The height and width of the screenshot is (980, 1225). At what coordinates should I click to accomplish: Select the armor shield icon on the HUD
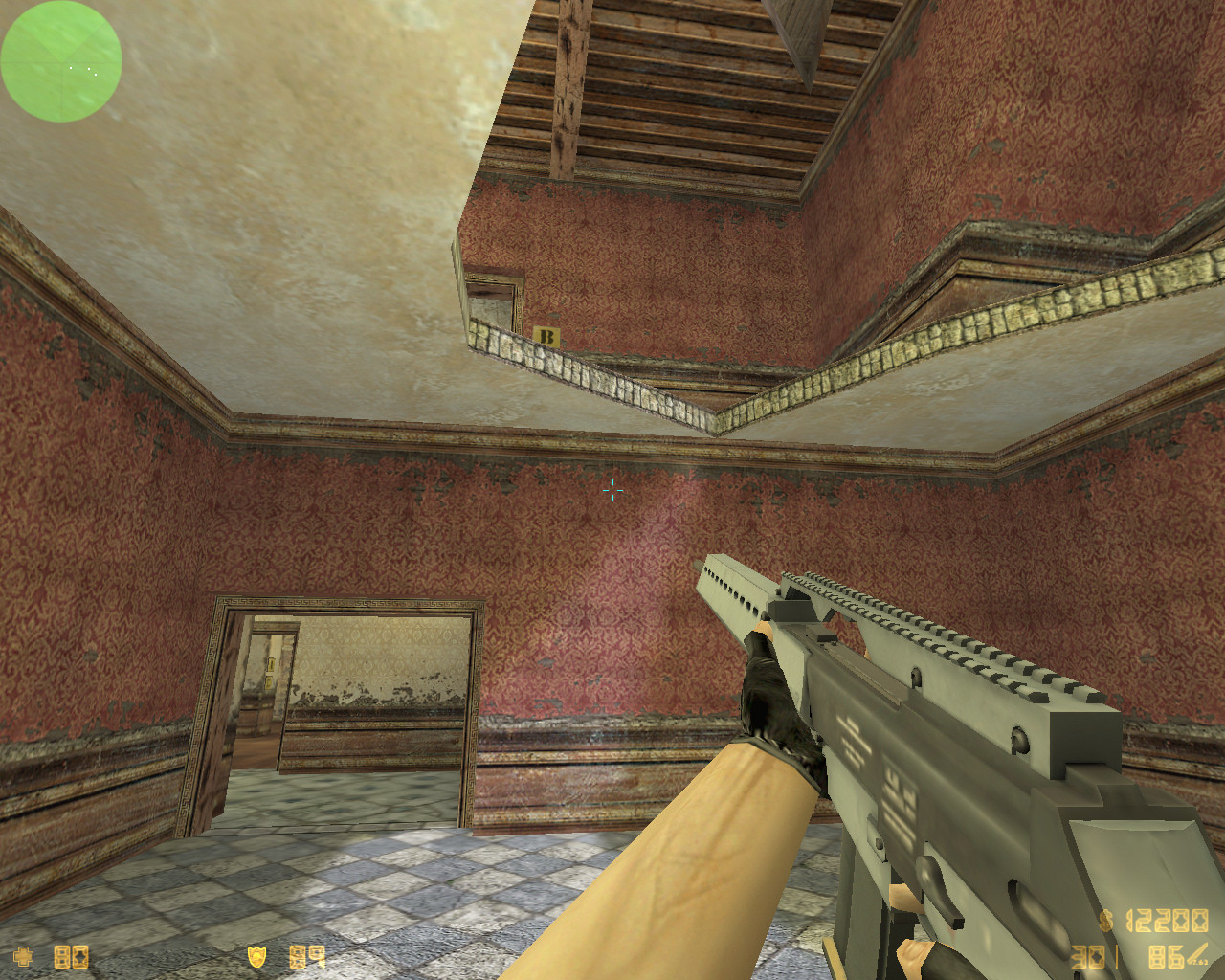[x=255, y=957]
